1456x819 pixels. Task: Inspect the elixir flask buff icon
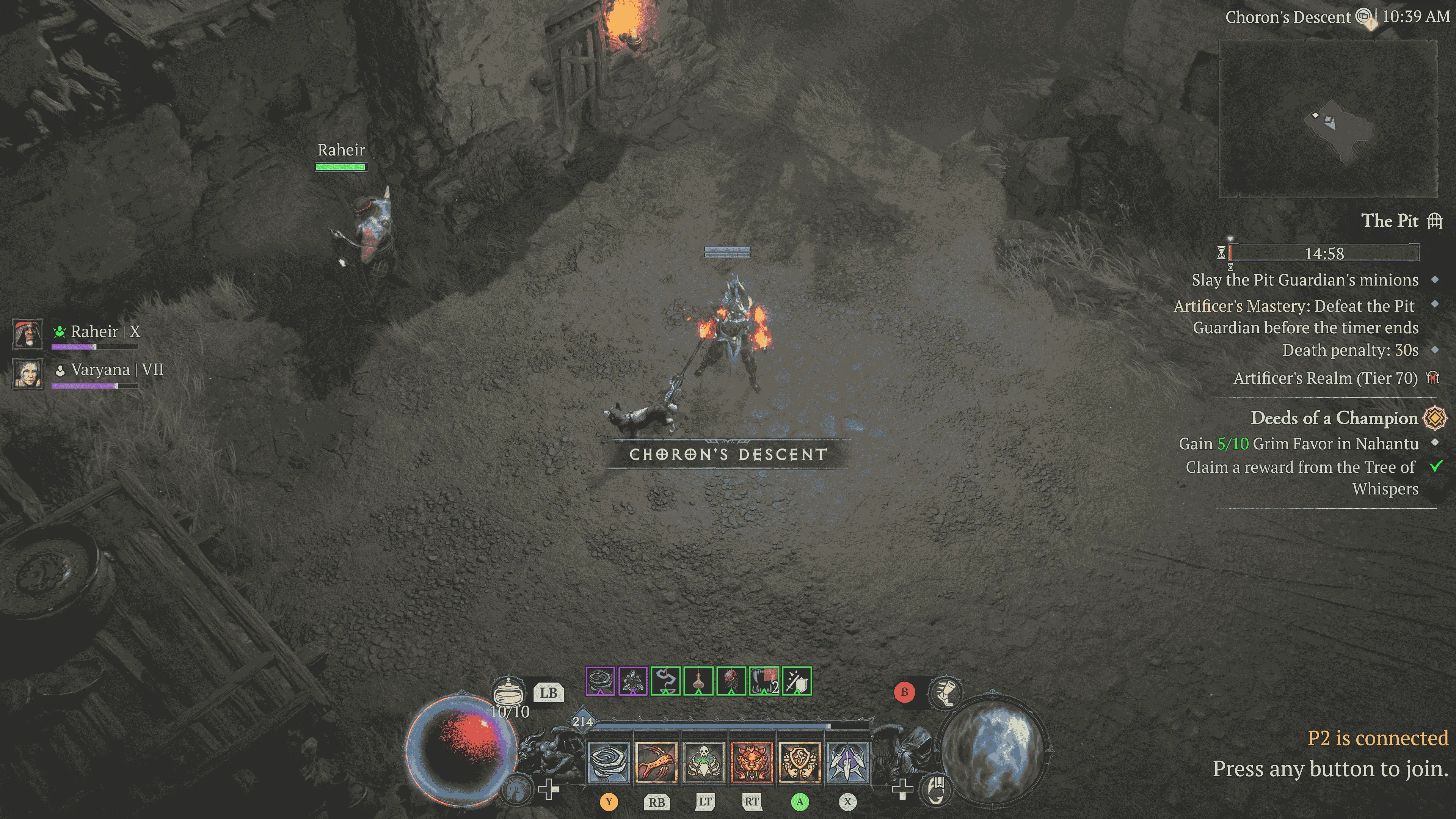[x=698, y=681]
